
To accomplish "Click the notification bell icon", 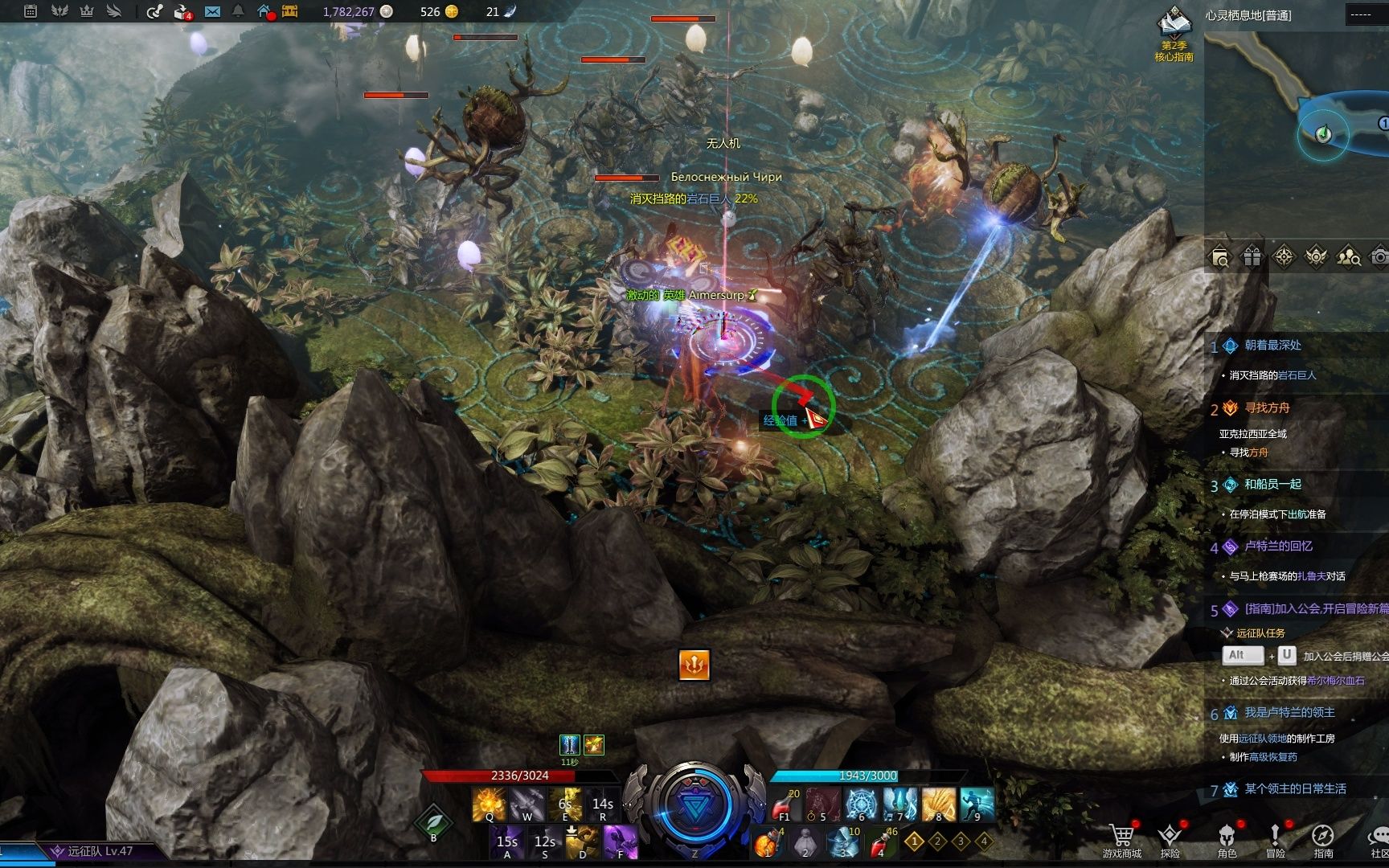I will click(x=238, y=11).
